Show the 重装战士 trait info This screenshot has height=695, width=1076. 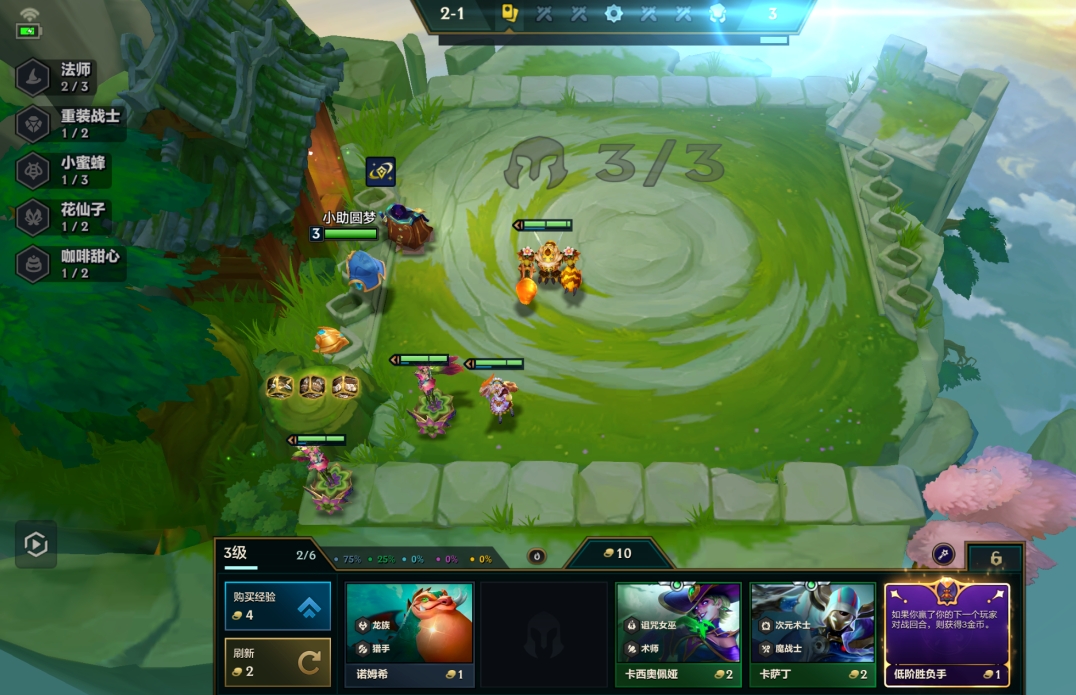68,124
